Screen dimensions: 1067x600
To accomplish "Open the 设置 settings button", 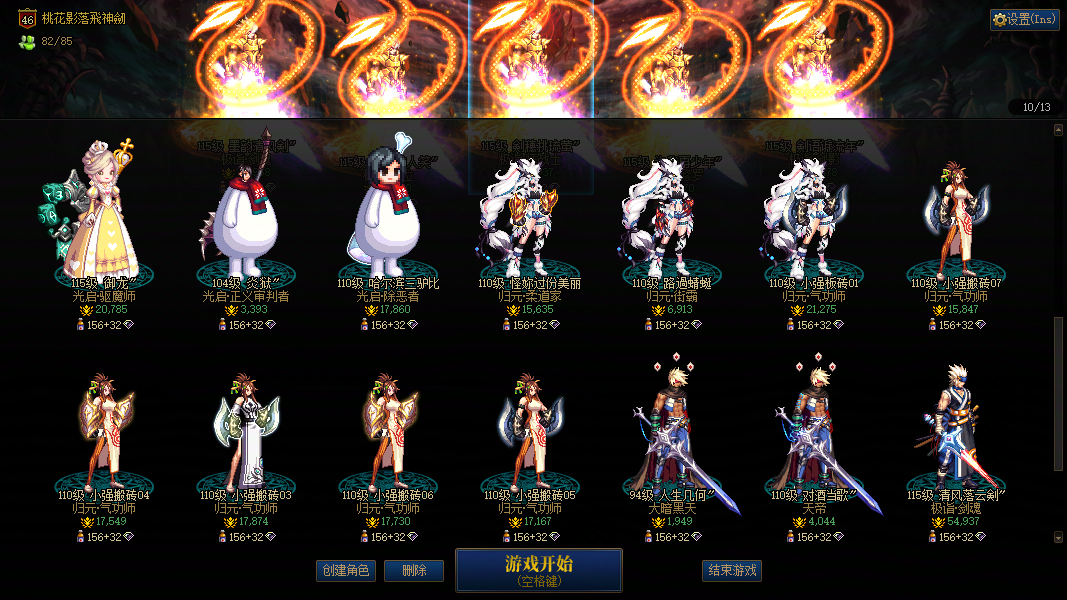I will pyautogui.click(x=1025, y=19).
